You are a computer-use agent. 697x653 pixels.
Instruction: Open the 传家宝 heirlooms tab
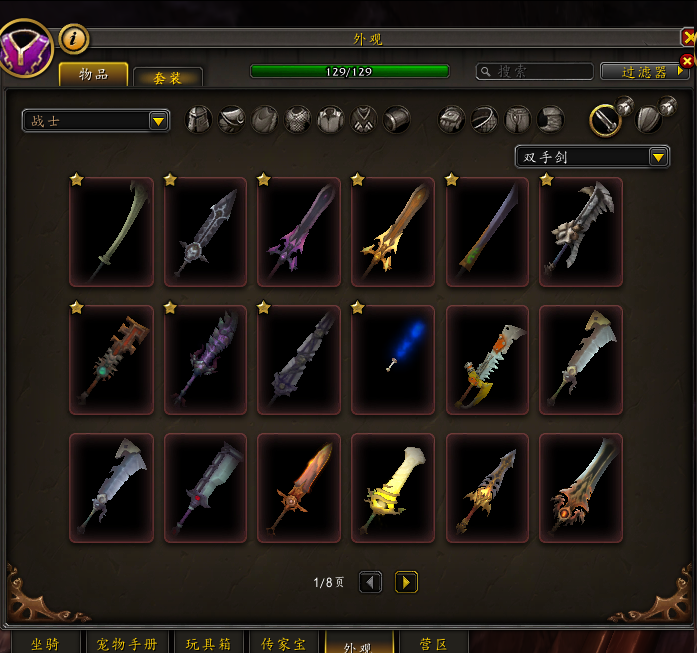click(x=283, y=643)
